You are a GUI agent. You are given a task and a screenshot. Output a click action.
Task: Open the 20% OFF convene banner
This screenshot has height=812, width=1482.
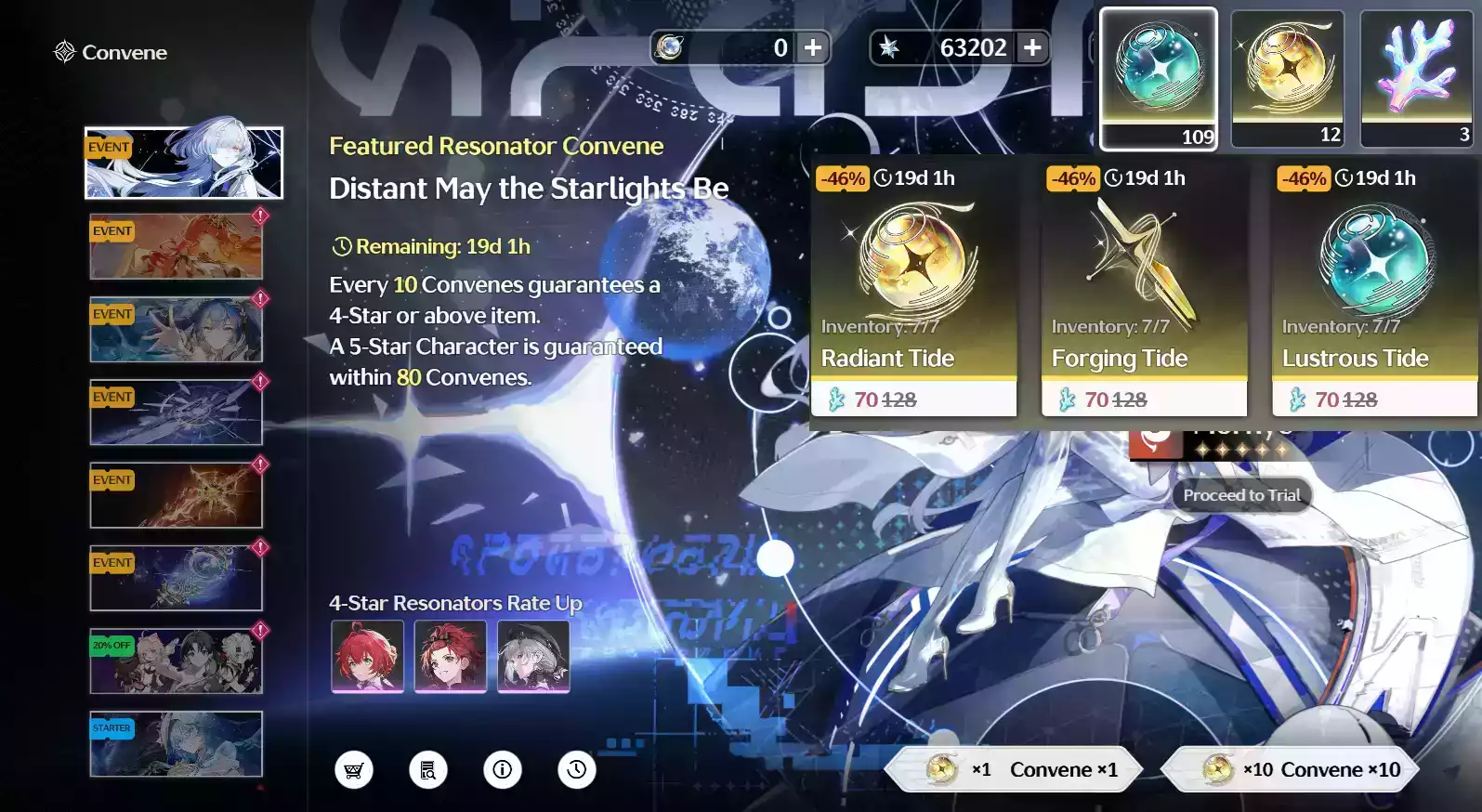point(176,661)
